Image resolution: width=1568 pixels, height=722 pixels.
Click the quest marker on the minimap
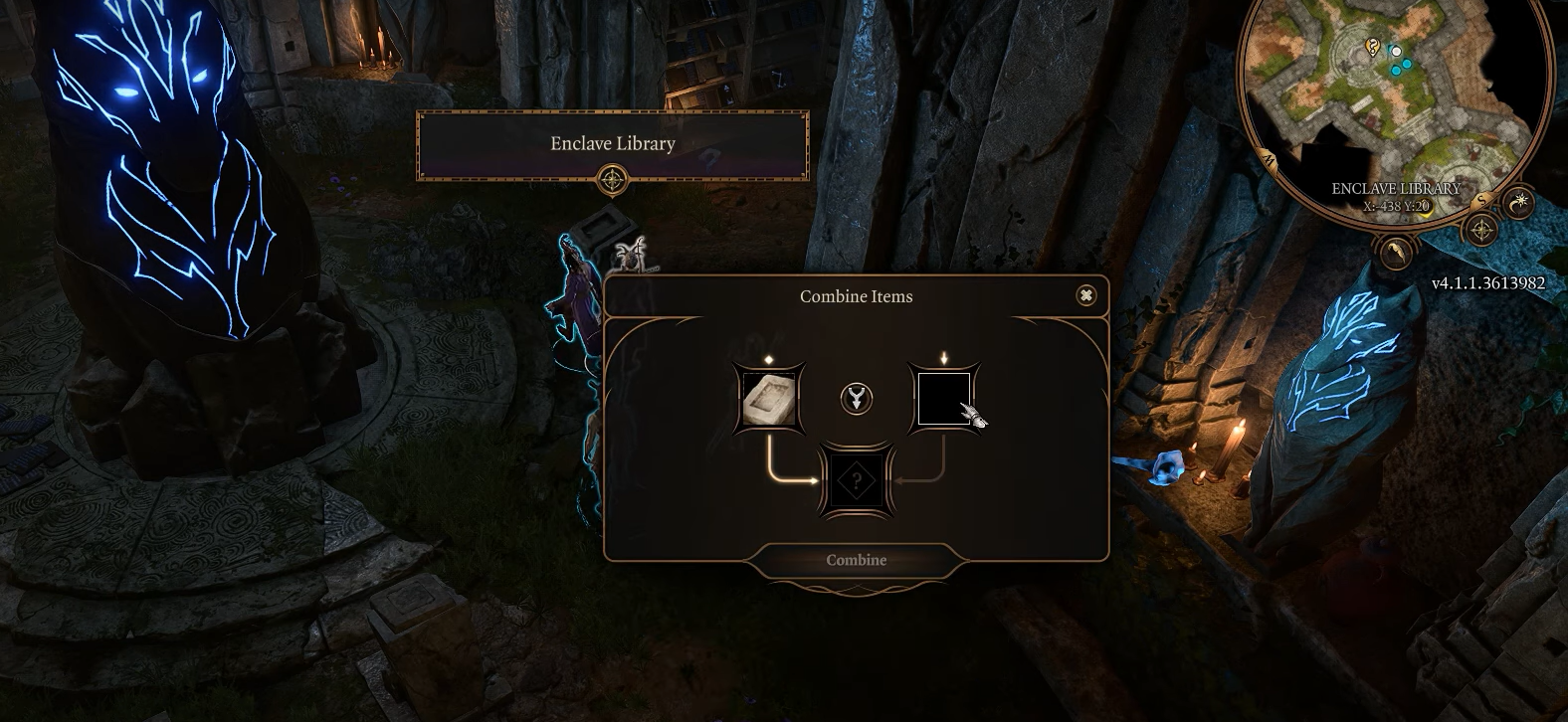tap(1373, 46)
